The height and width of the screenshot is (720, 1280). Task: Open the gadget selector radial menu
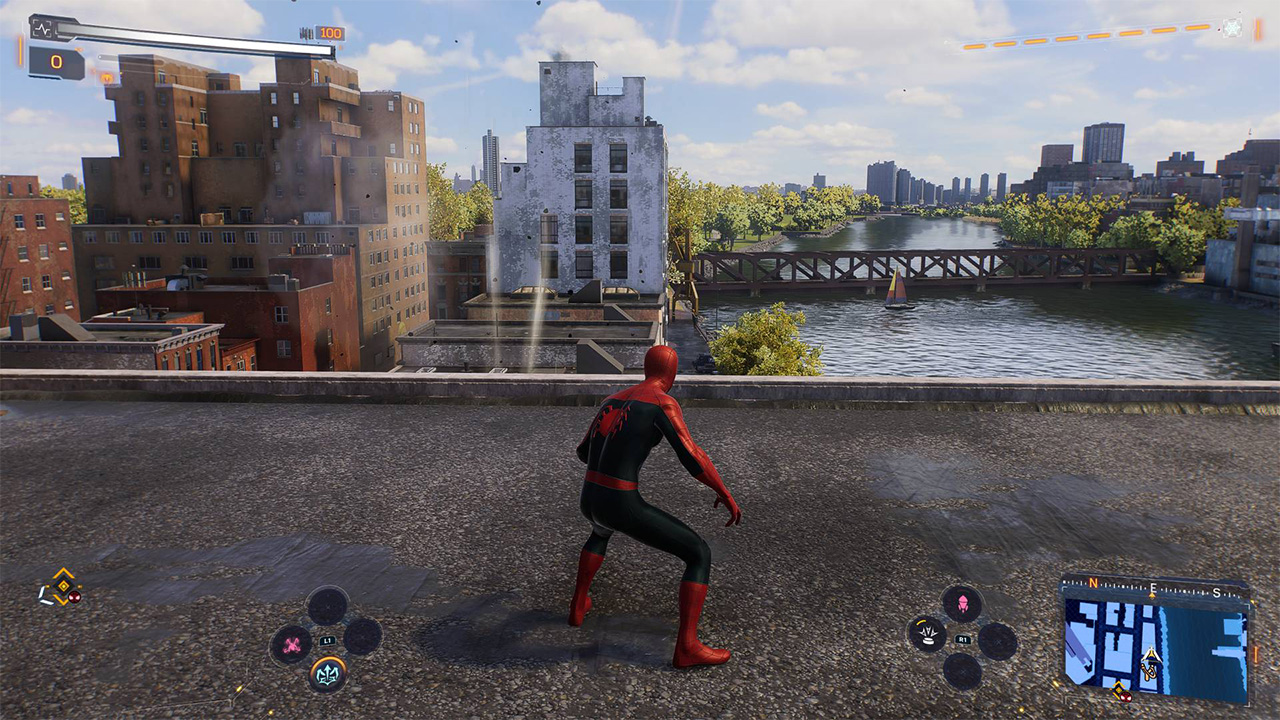(327, 641)
